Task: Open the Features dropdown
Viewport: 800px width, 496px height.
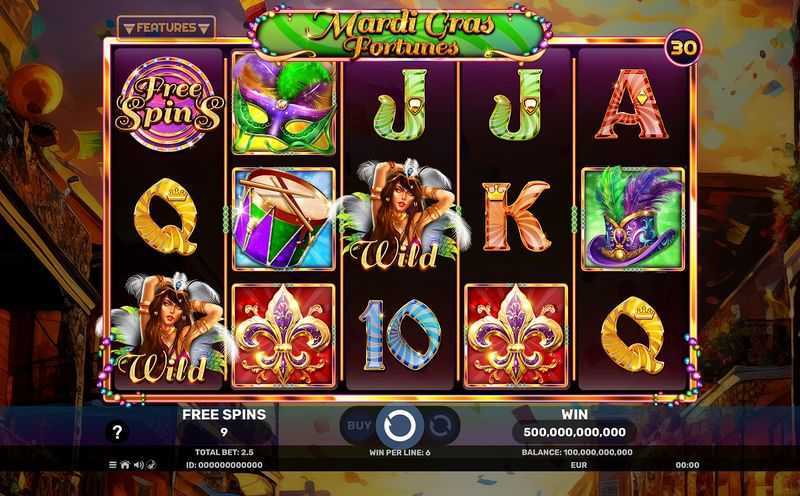Action: pos(166,28)
